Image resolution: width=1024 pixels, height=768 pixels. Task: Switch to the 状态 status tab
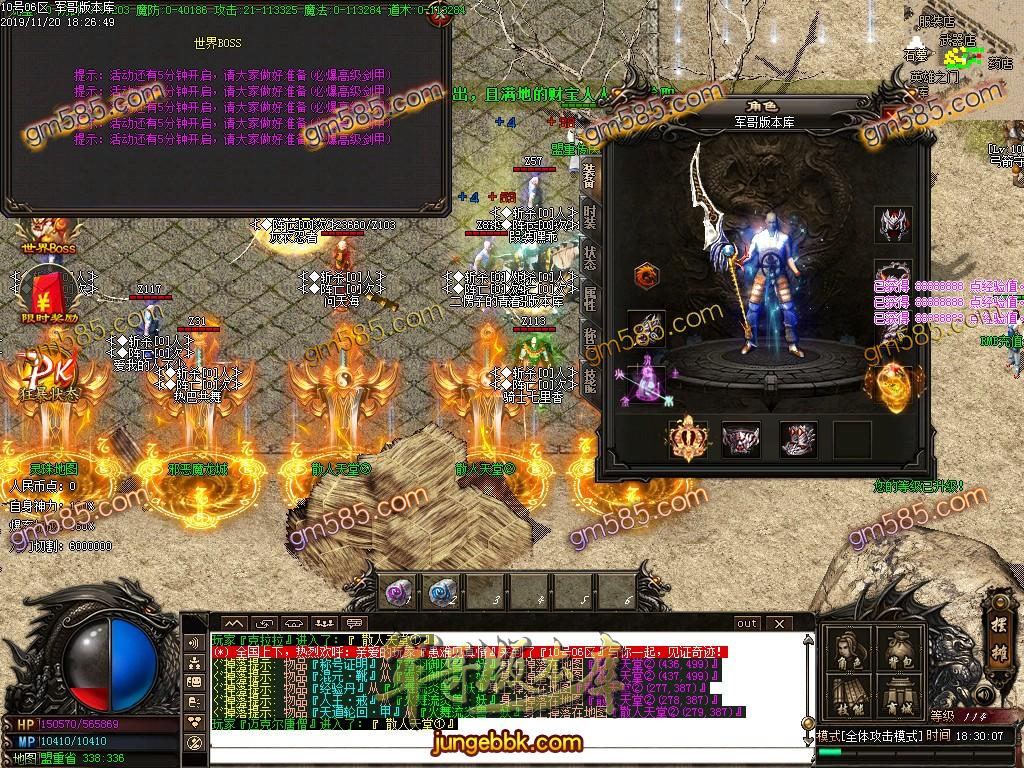pyautogui.click(x=589, y=258)
